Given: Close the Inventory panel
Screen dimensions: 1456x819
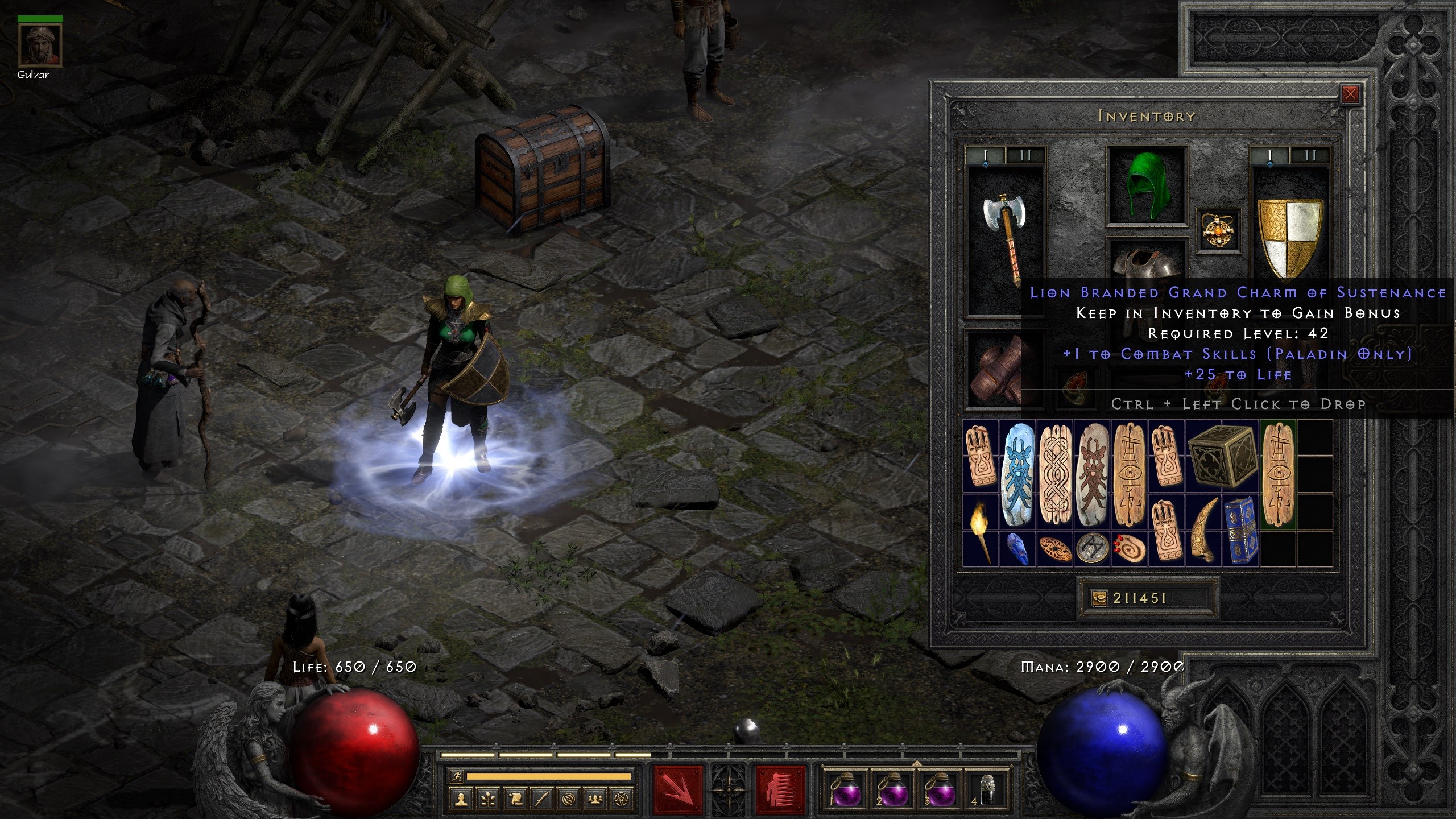Looking at the screenshot, I should coord(1350,94).
